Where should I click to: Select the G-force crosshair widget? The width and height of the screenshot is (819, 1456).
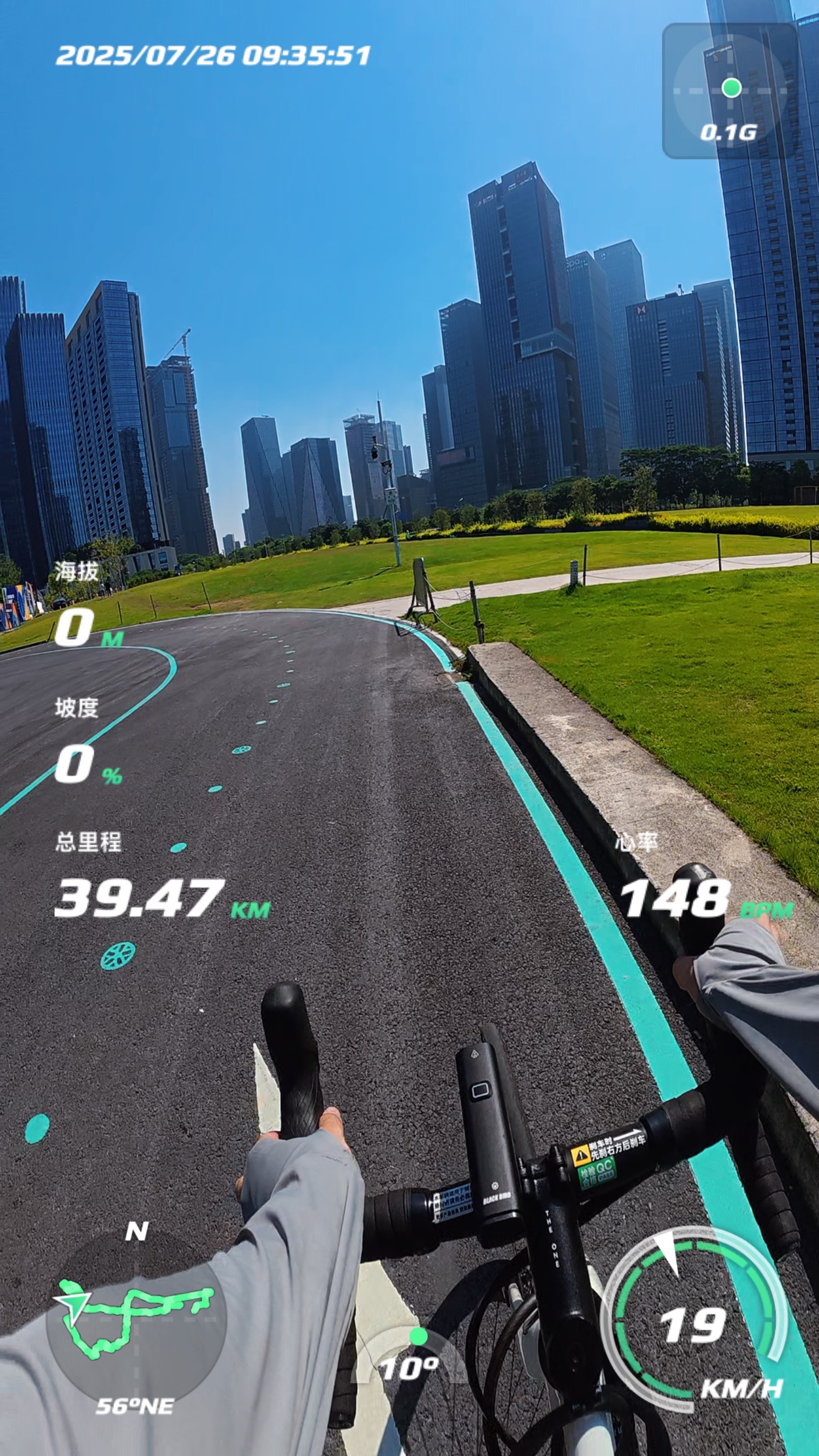click(x=730, y=91)
